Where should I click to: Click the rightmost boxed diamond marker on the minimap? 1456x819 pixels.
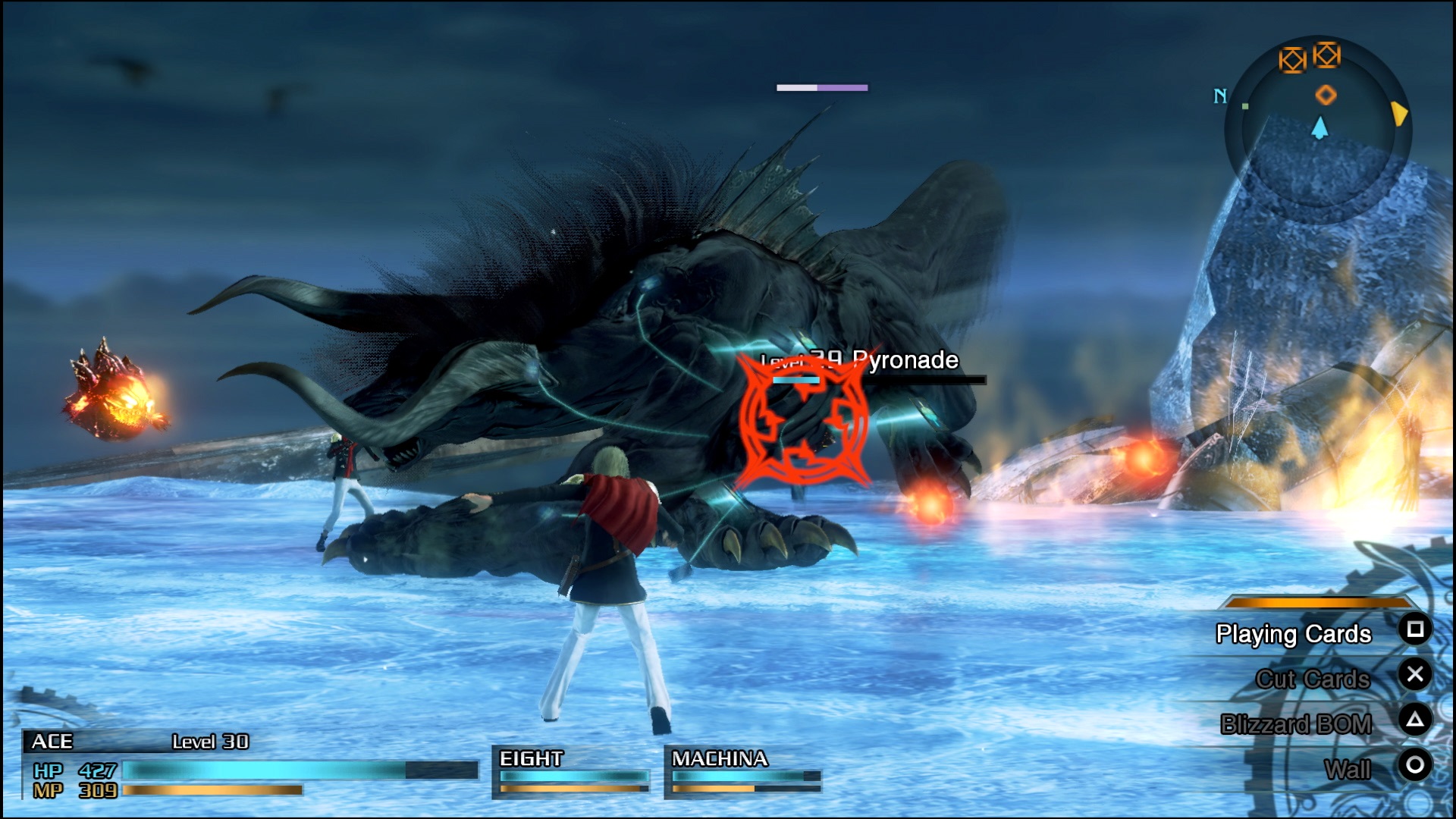(x=1326, y=55)
